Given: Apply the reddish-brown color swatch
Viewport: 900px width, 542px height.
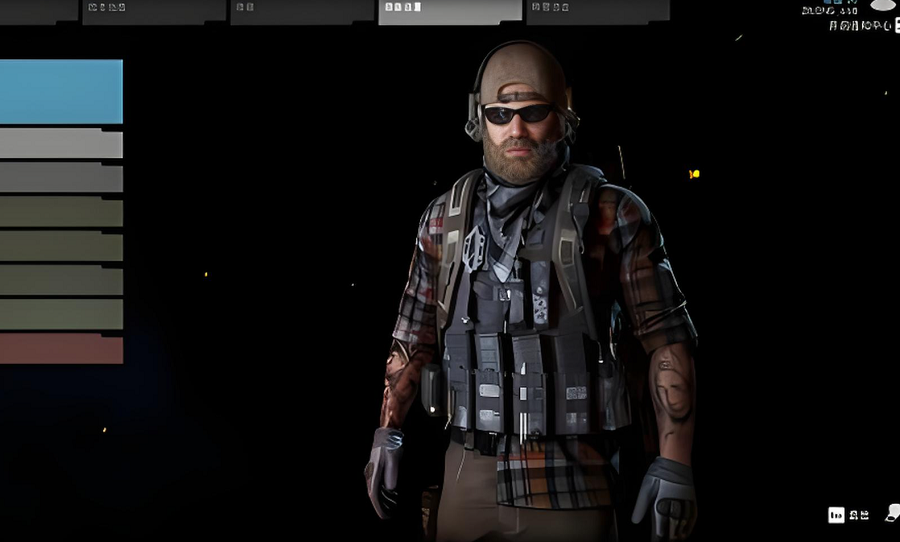Looking at the screenshot, I should click(60, 349).
